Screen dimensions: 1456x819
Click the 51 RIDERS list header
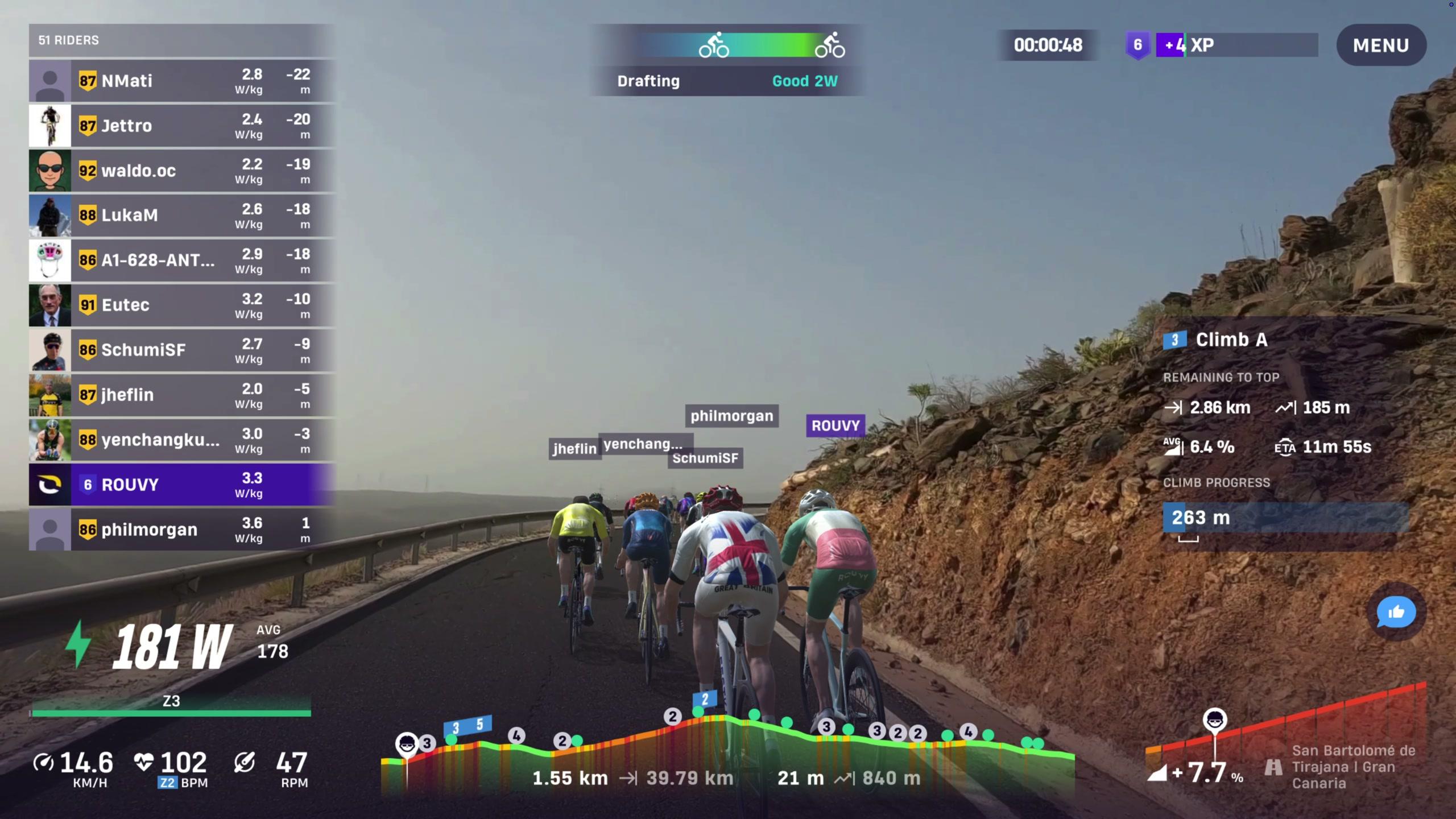coord(182,40)
